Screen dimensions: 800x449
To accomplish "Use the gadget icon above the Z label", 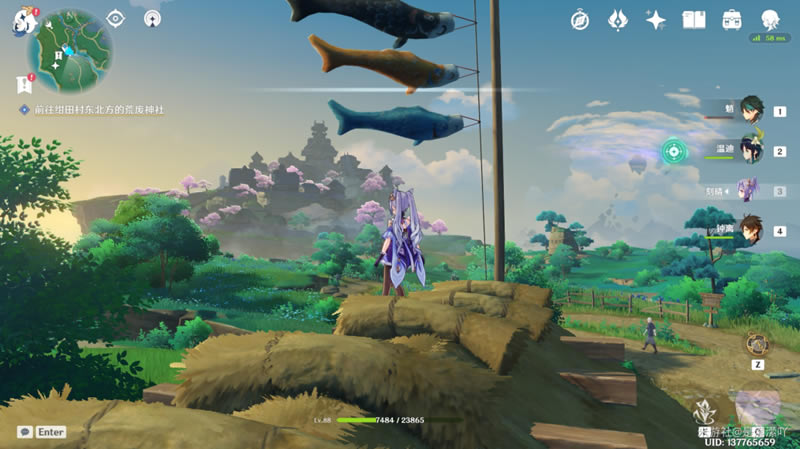I will coord(758,343).
